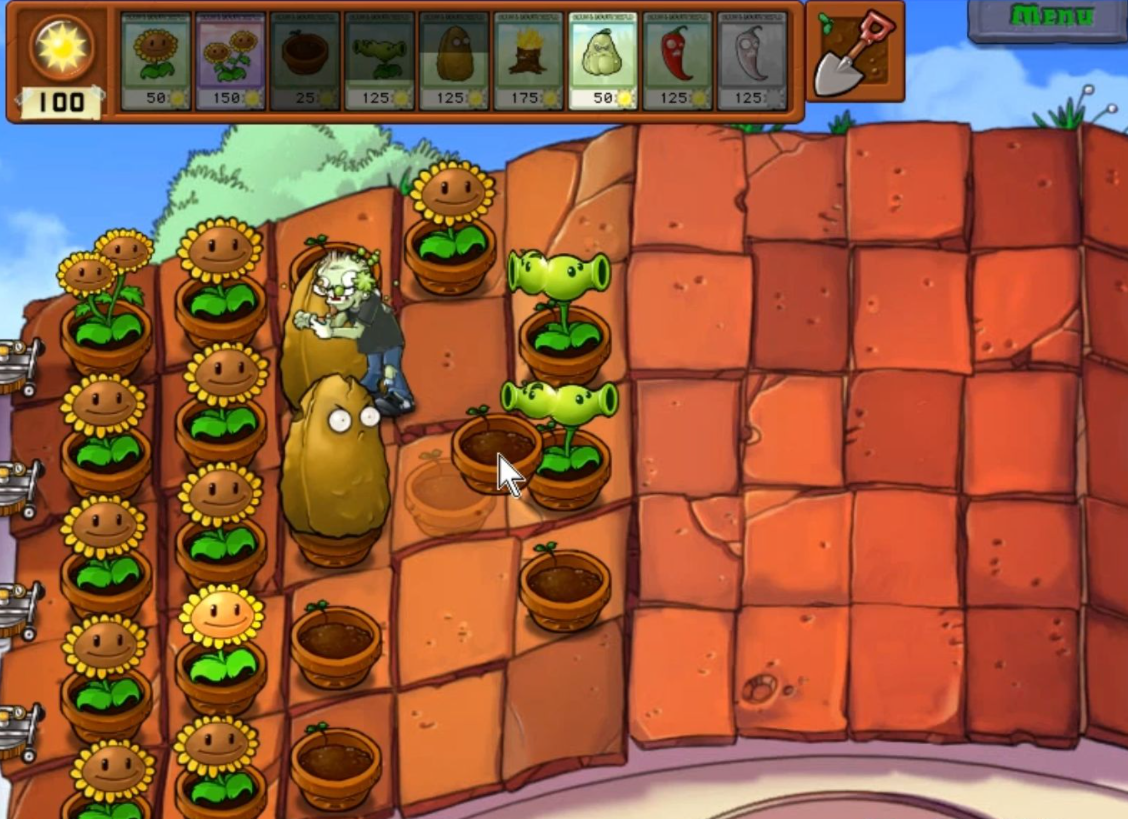Choose the Tall-nut seed packet

click(x=454, y=61)
